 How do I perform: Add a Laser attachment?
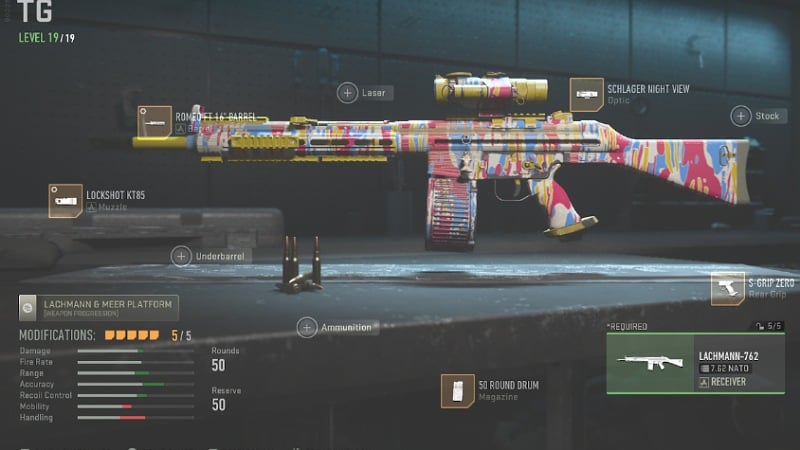(348, 93)
